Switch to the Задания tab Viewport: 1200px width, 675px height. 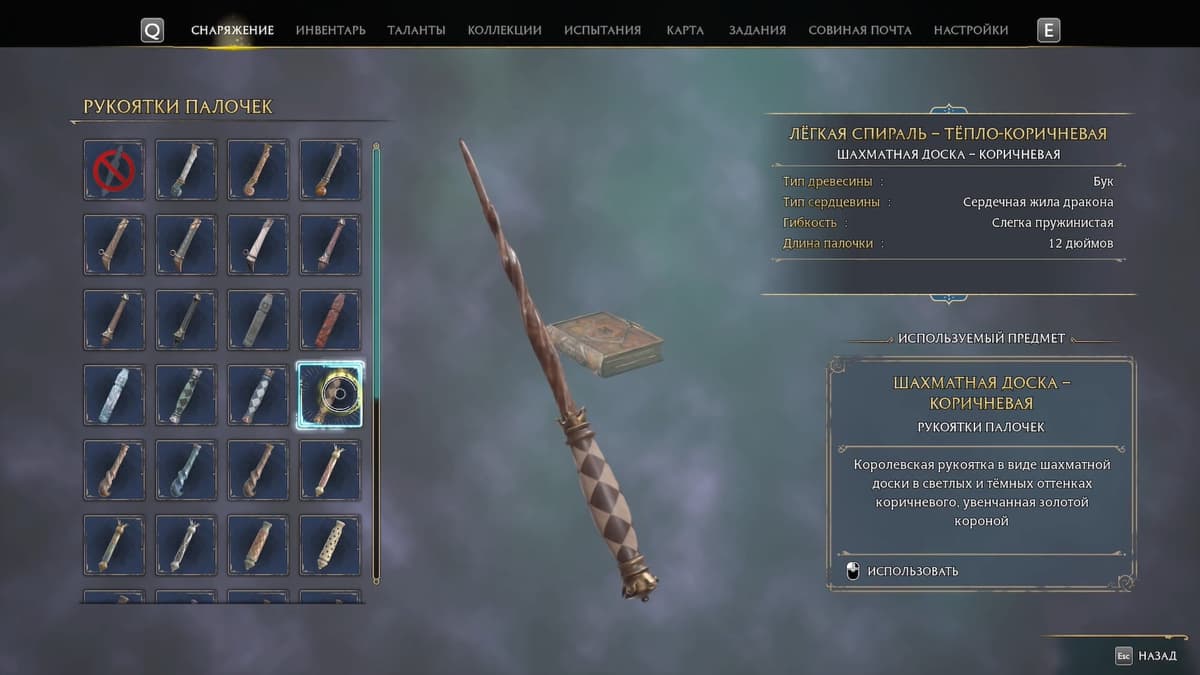pyautogui.click(x=757, y=30)
